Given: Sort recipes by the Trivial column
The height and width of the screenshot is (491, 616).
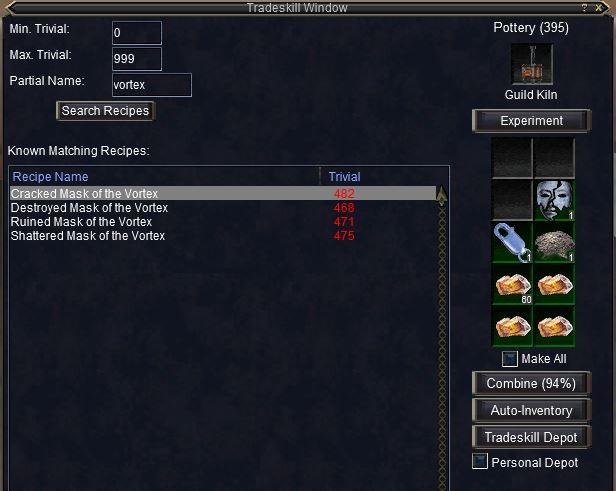Looking at the screenshot, I should coord(345,177).
